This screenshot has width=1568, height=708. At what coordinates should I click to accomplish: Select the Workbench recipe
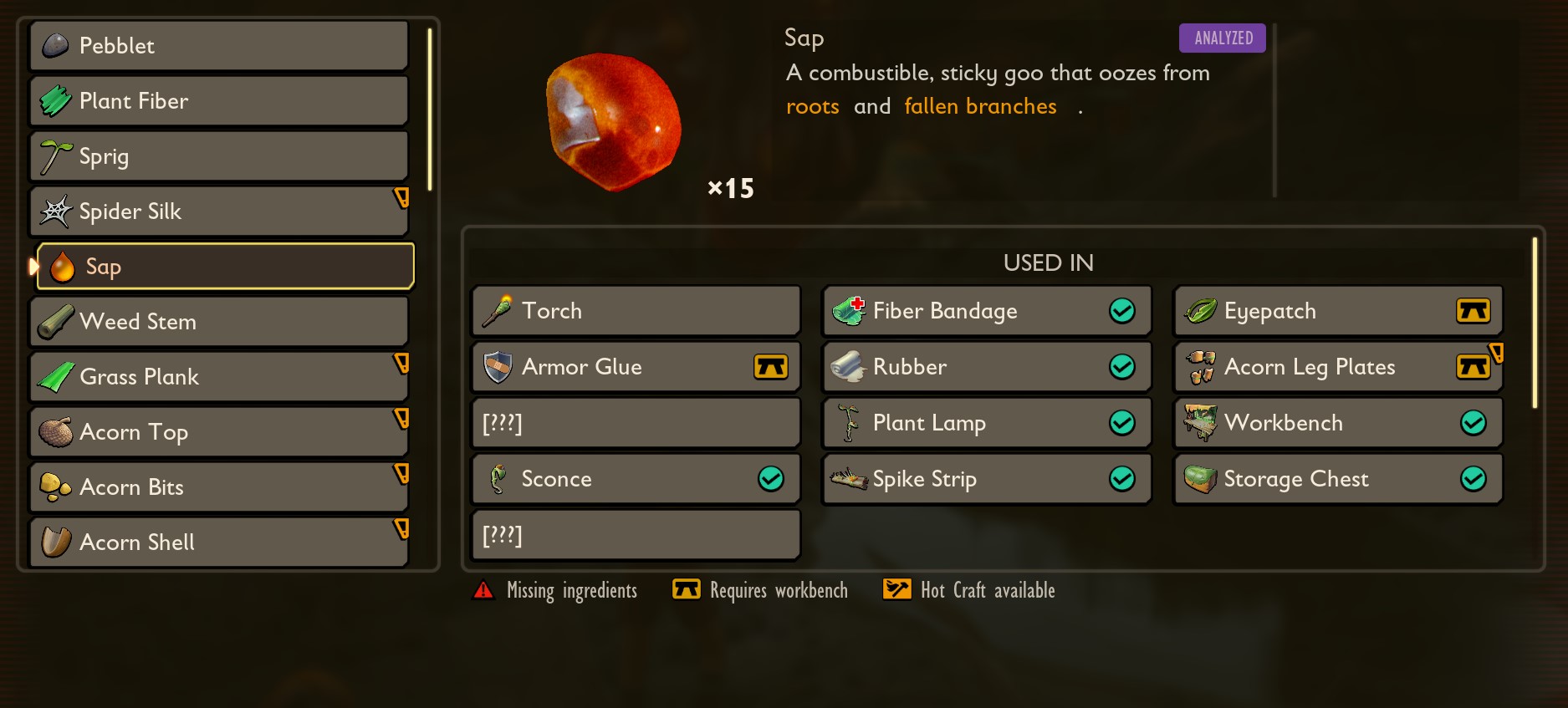1338,423
